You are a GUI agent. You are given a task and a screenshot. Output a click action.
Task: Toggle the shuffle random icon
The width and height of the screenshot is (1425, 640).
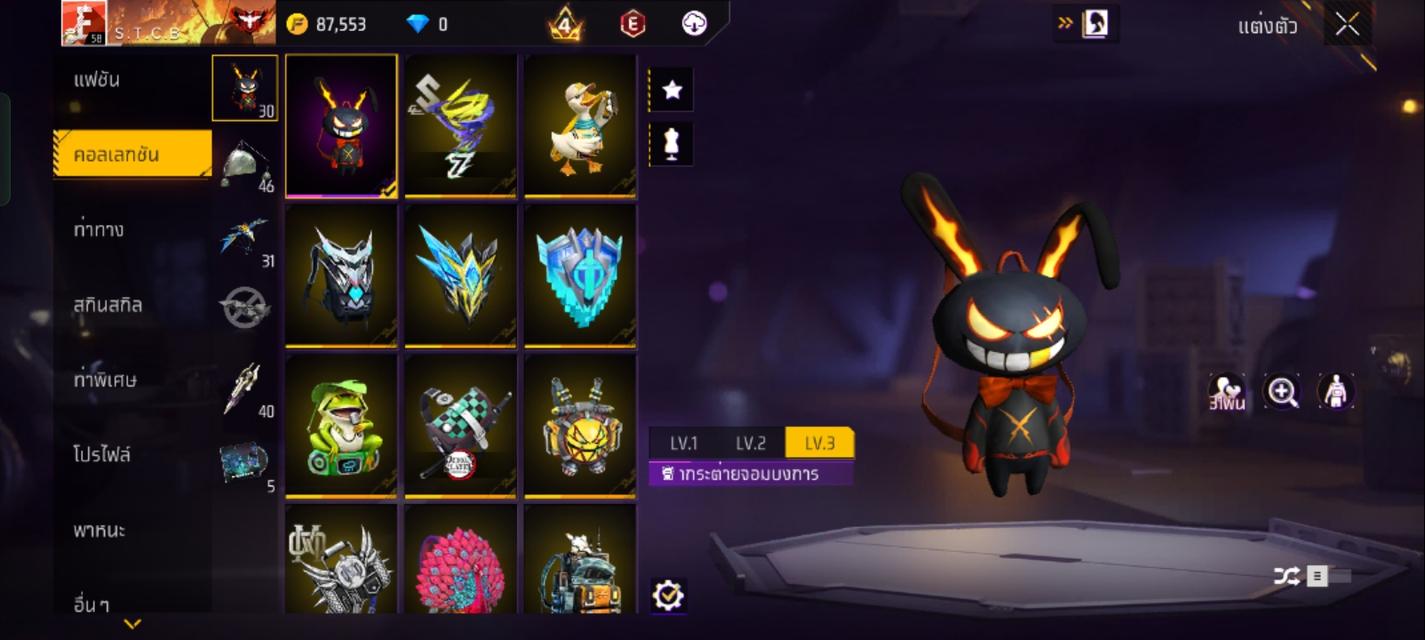(1286, 576)
